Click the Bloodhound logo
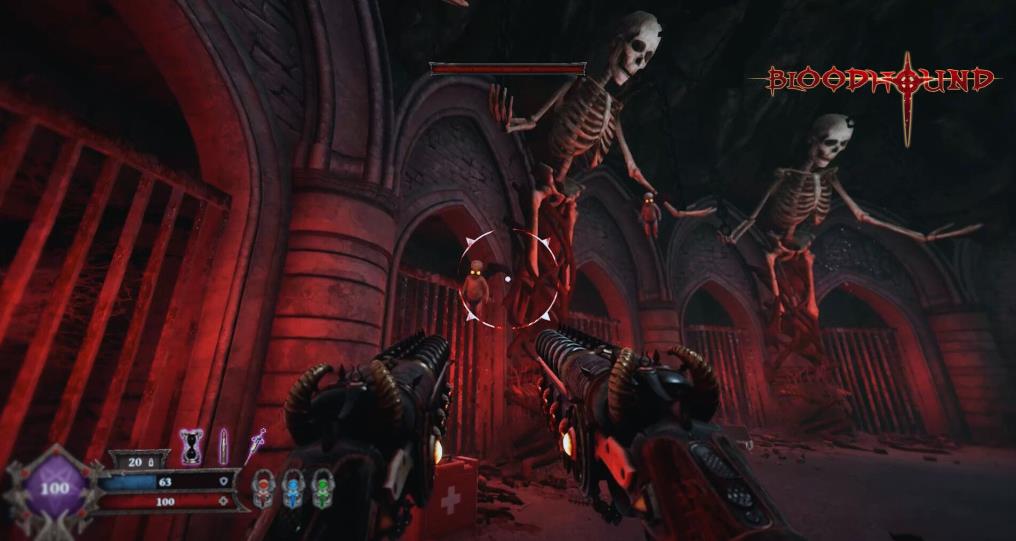The width and height of the screenshot is (1016, 541). point(882,82)
